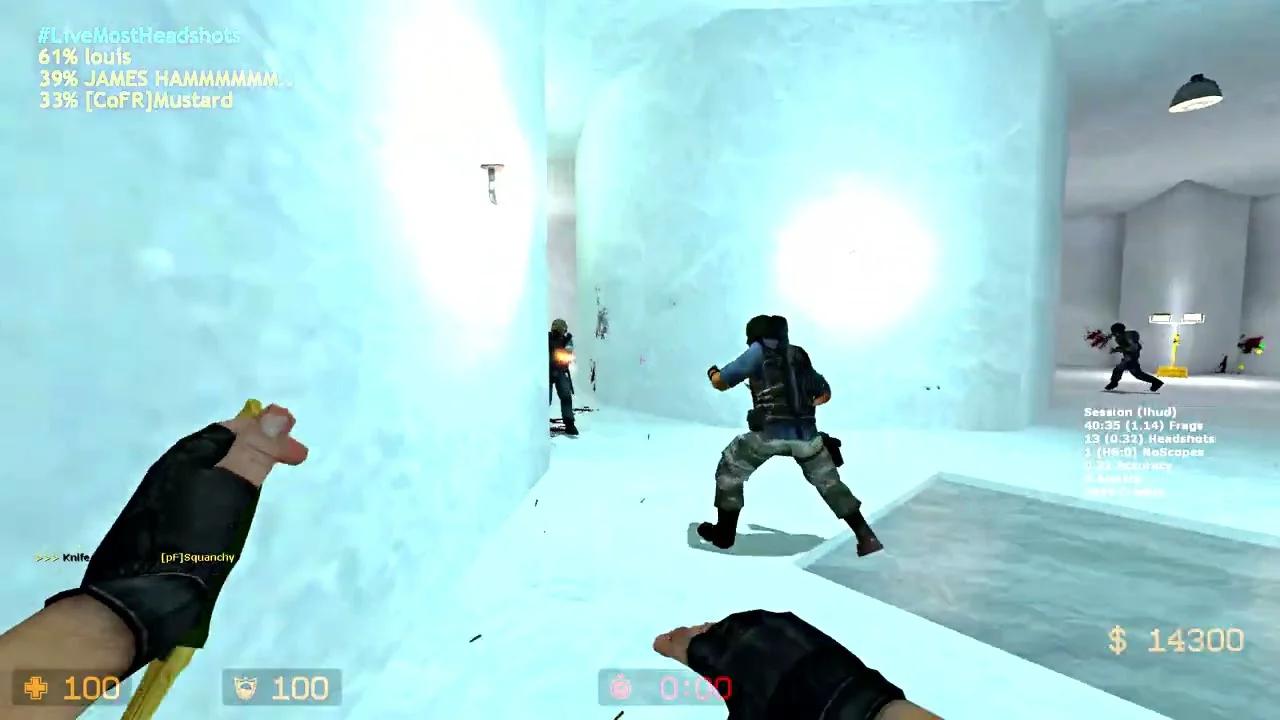
Task: Toggle the Session (lhud) stats panel
Action: [x=1130, y=411]
